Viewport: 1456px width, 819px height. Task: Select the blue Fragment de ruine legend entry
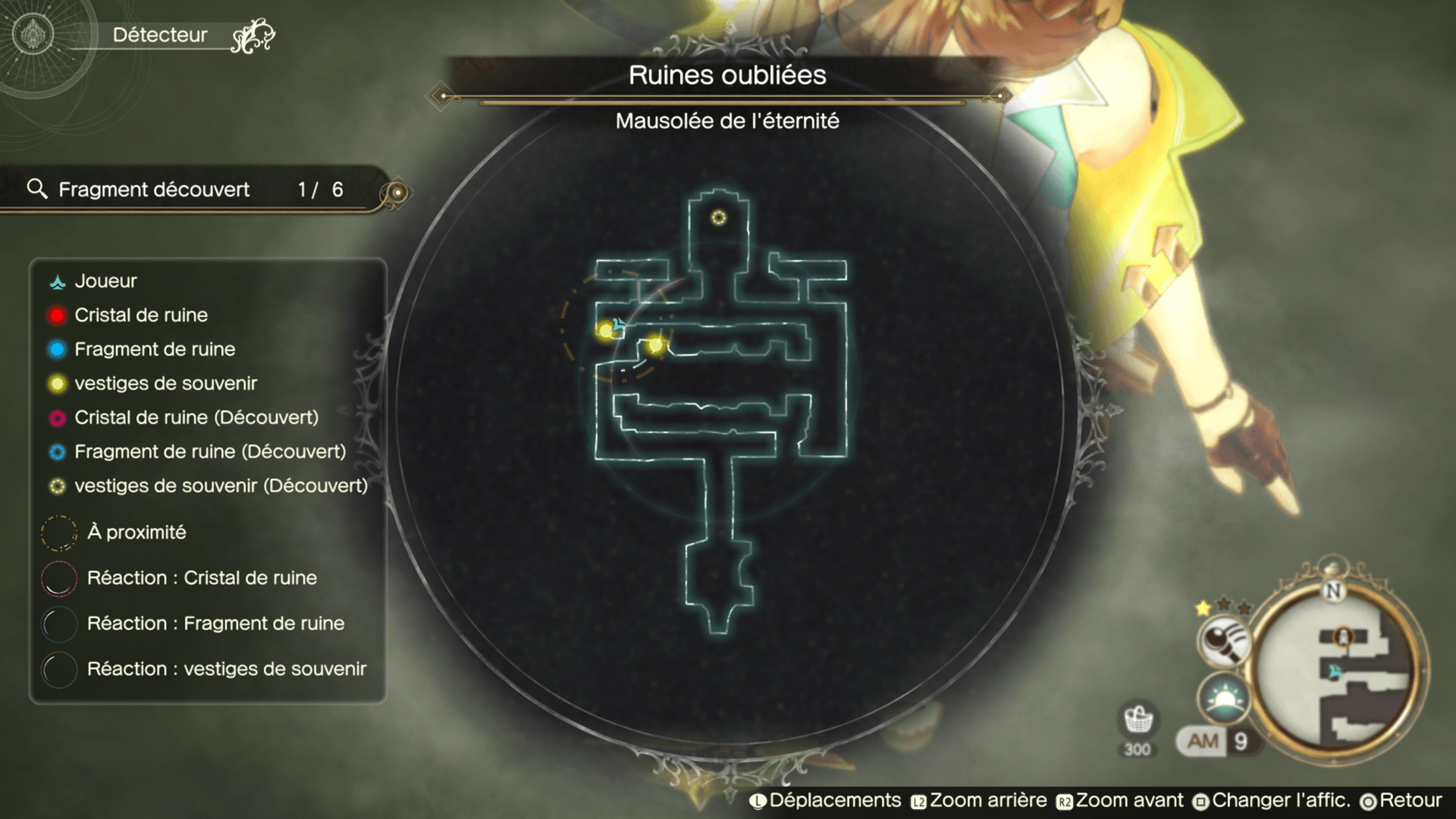[154, 350]
